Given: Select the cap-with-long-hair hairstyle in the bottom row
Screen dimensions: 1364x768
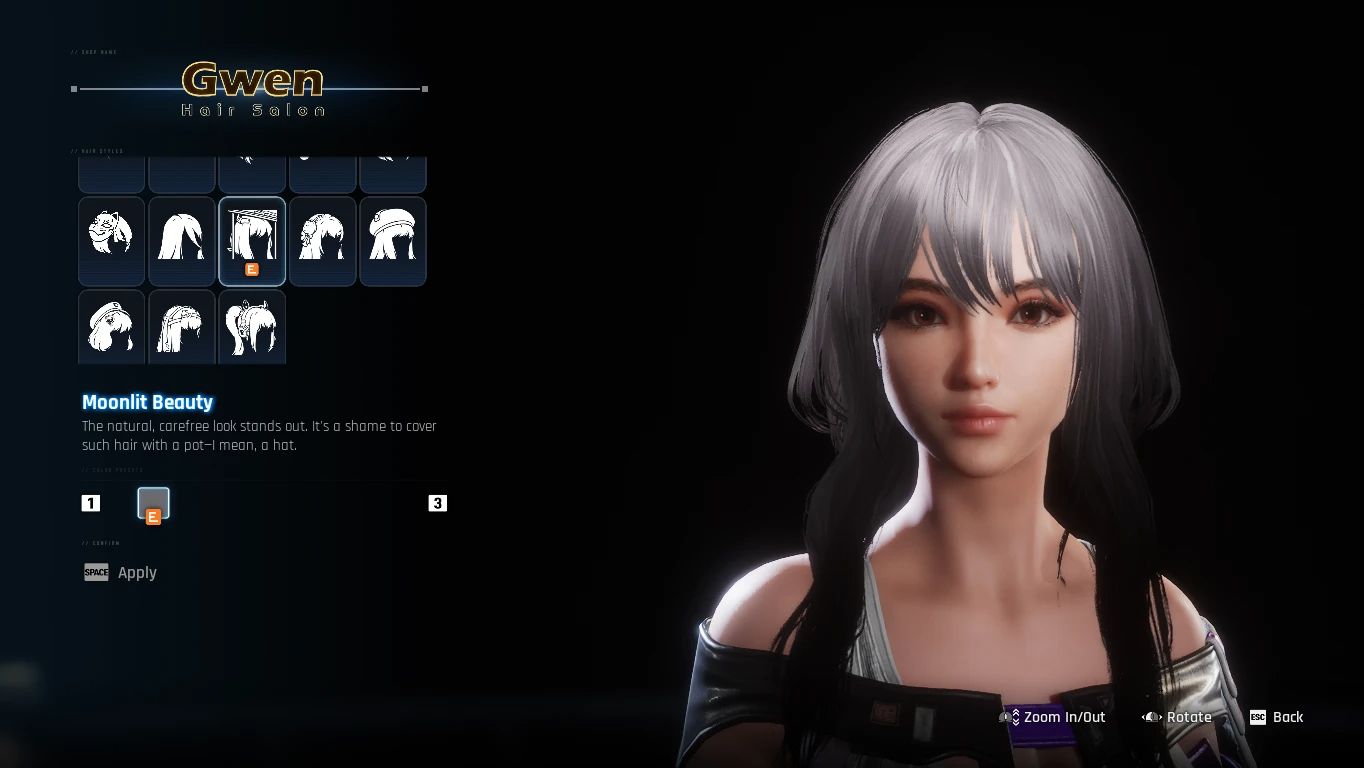Looking at the screenshot, I should 111,327.
